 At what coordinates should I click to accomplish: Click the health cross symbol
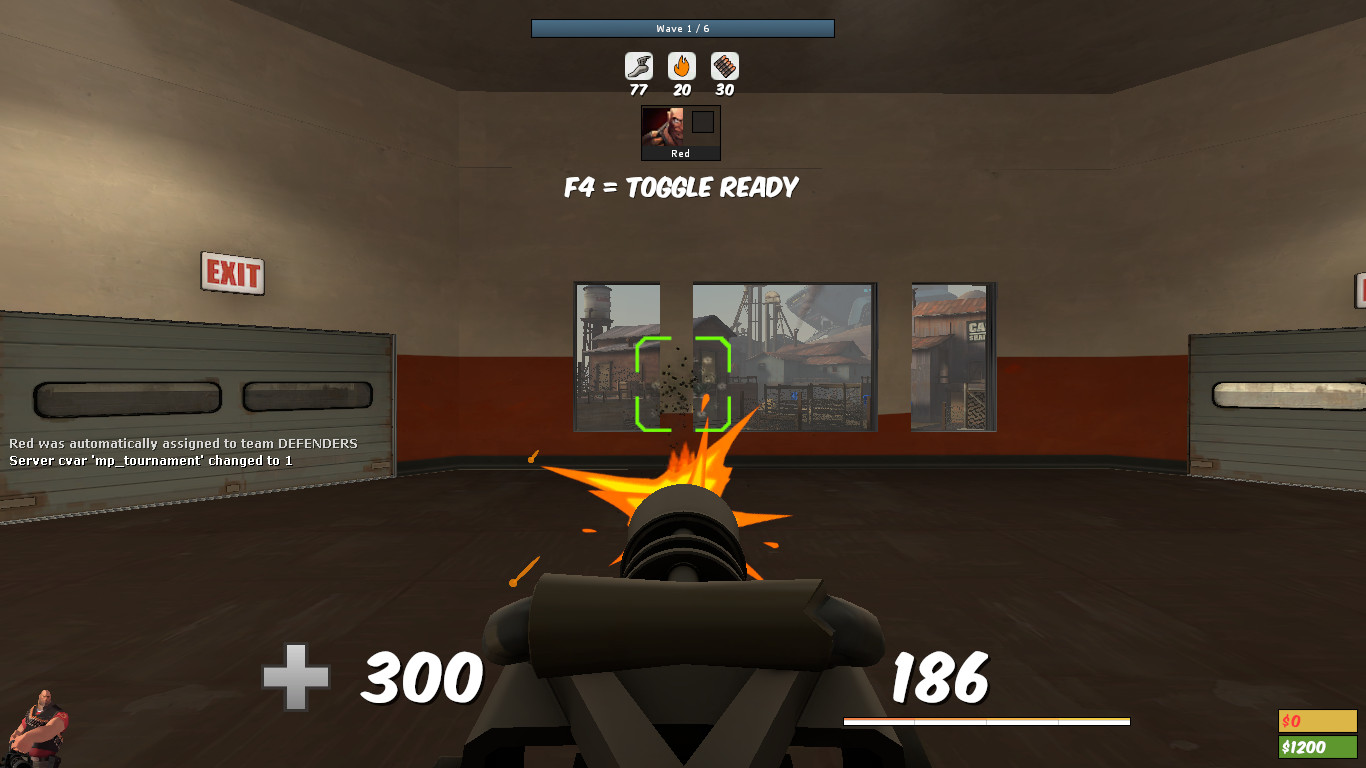(x=295, y=678)
